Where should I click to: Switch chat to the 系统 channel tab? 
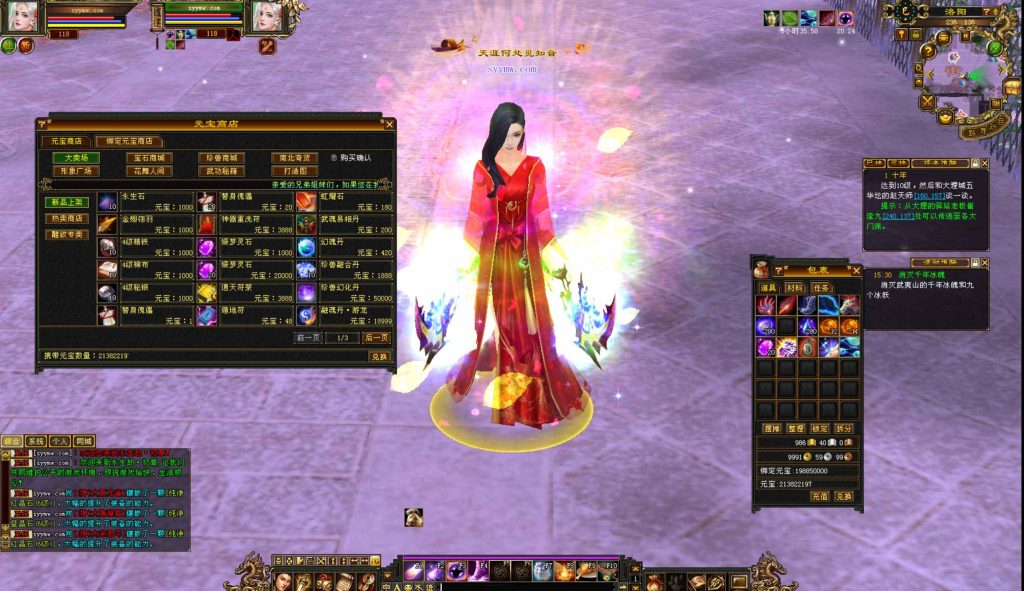point(36,441)
